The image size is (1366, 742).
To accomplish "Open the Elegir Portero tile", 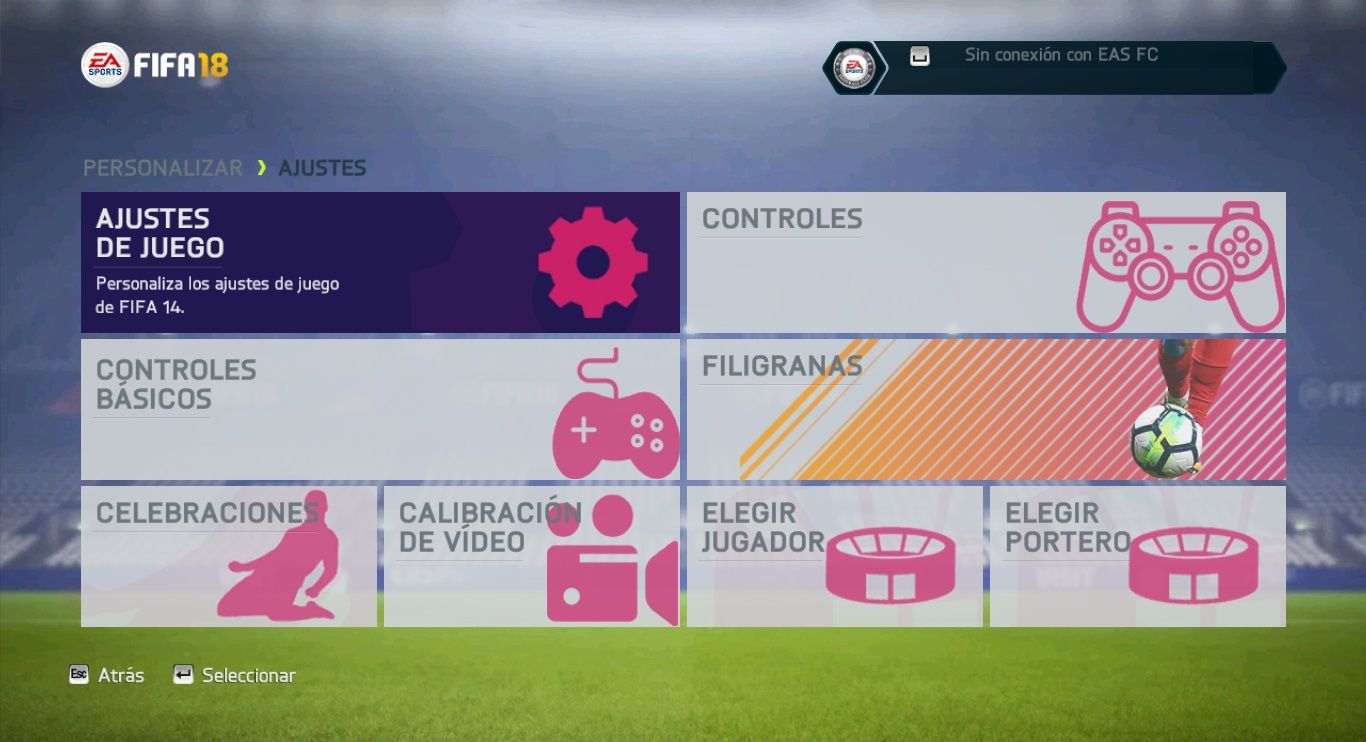I will [1137, 556].
